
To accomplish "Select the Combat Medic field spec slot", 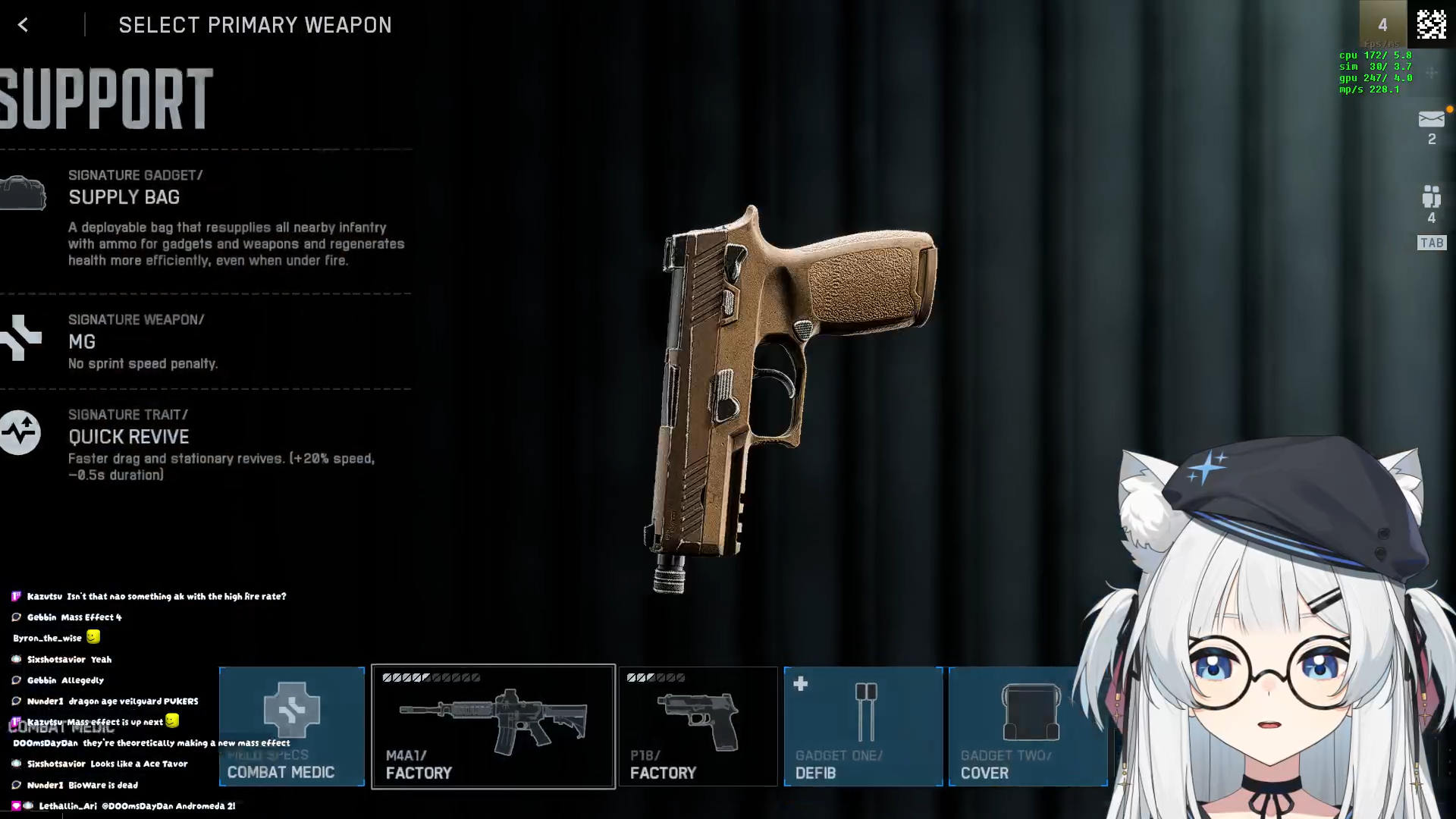I will (x=292, y=726).
